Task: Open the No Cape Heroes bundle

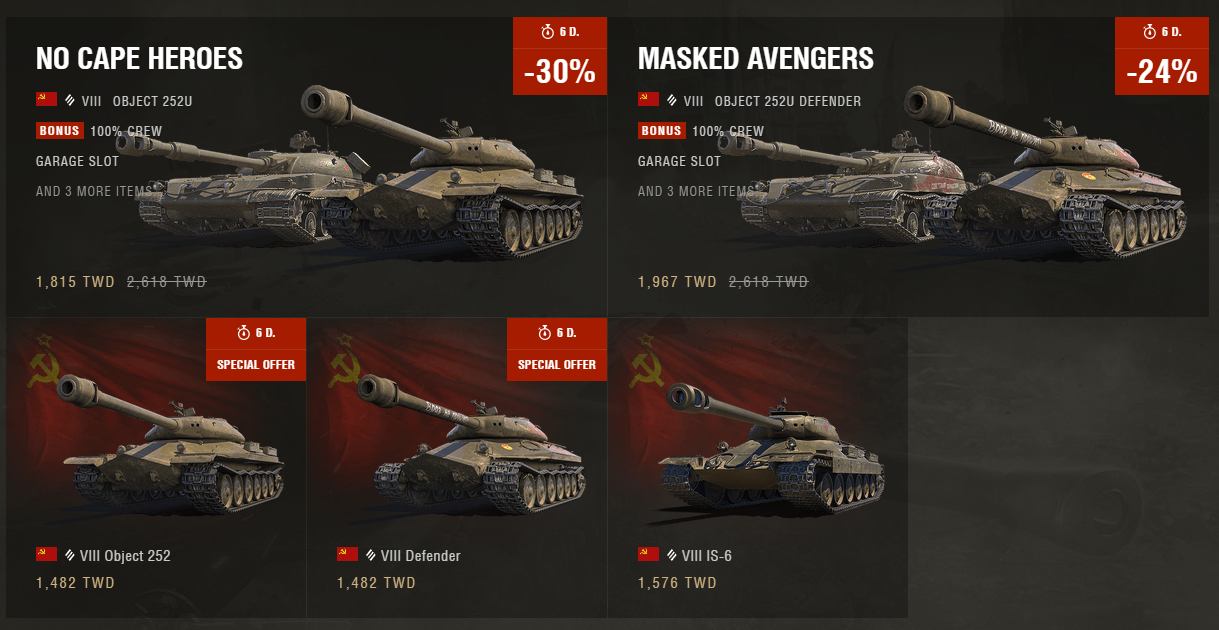Action: (139, 59)
